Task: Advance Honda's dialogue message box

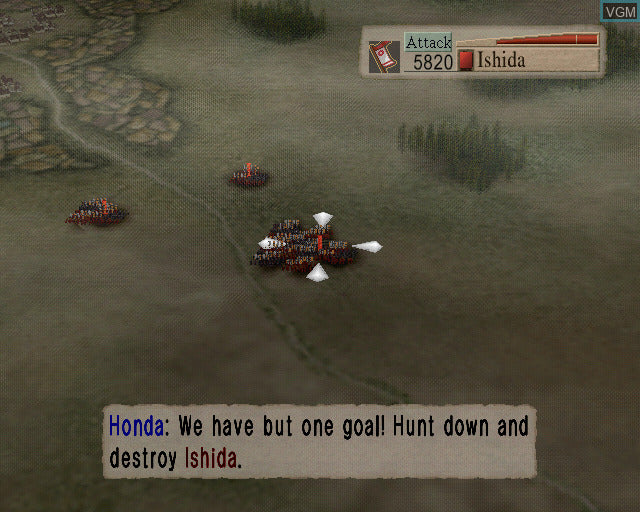Action: pyautogui.click(x=318, y=442)
